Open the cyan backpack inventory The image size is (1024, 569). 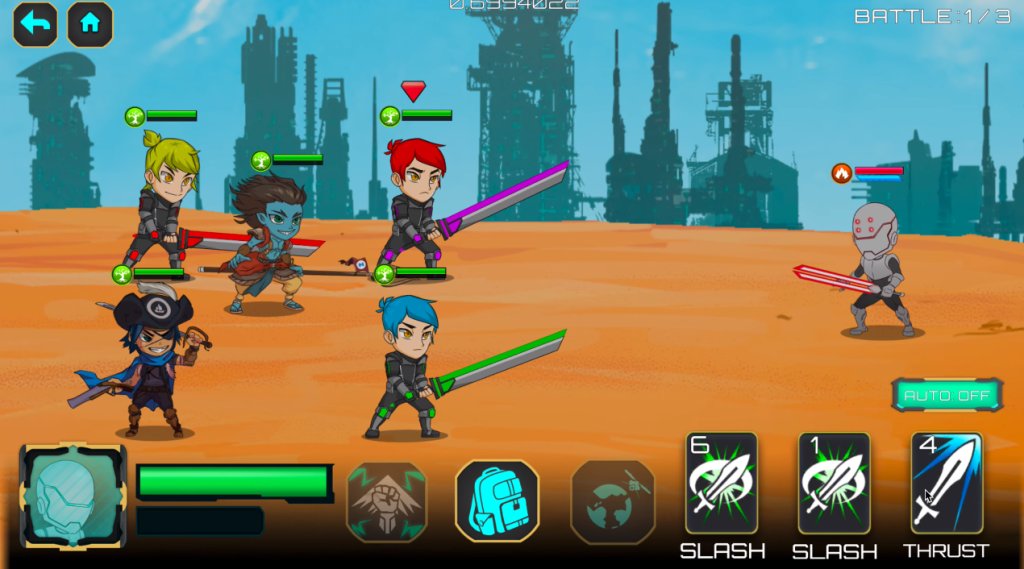click(497, 501)
